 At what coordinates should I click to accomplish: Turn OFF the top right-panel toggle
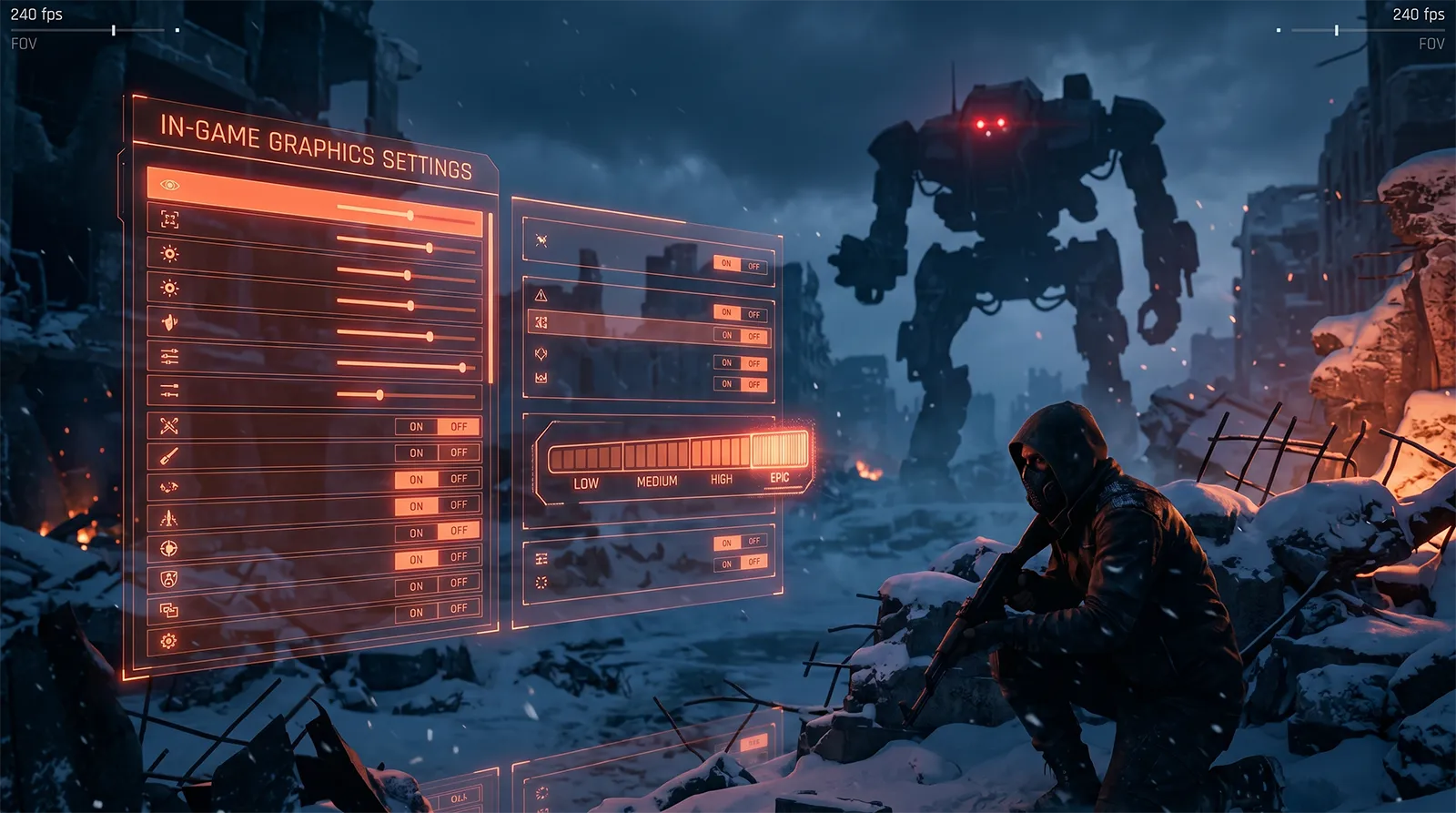(754, 267)
